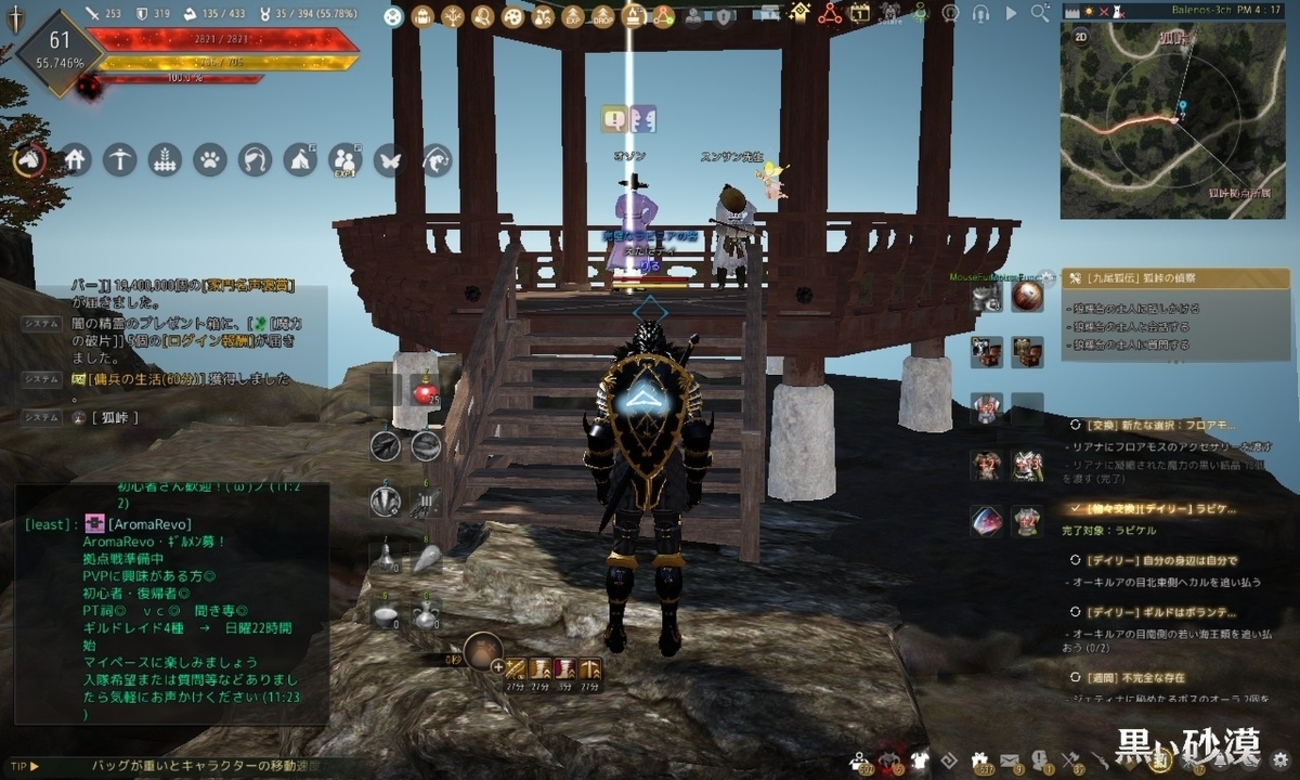Image resolution: width=1300 pixels, height=780 pixels.
Task: Open the house icon in the round menu row
Action: [x=76, y=160]
